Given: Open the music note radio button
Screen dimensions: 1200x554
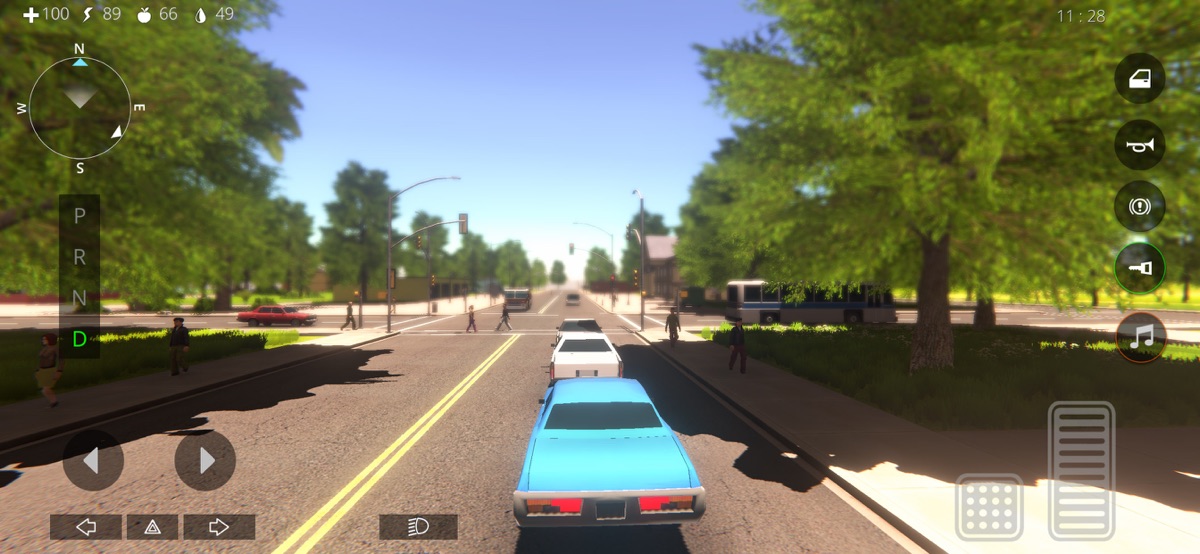Looking at the screenshot, I should [1140, 337].
